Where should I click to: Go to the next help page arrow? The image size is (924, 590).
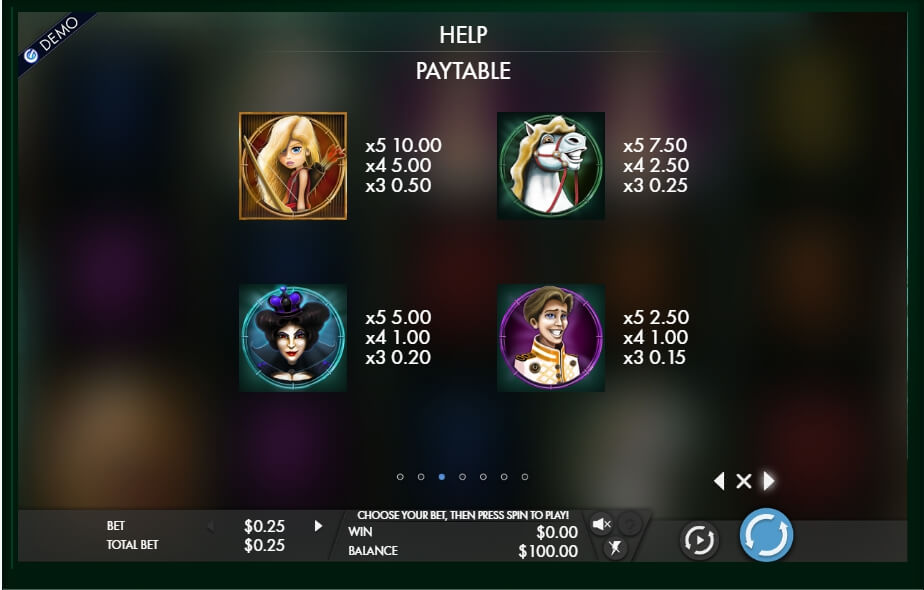769,481
